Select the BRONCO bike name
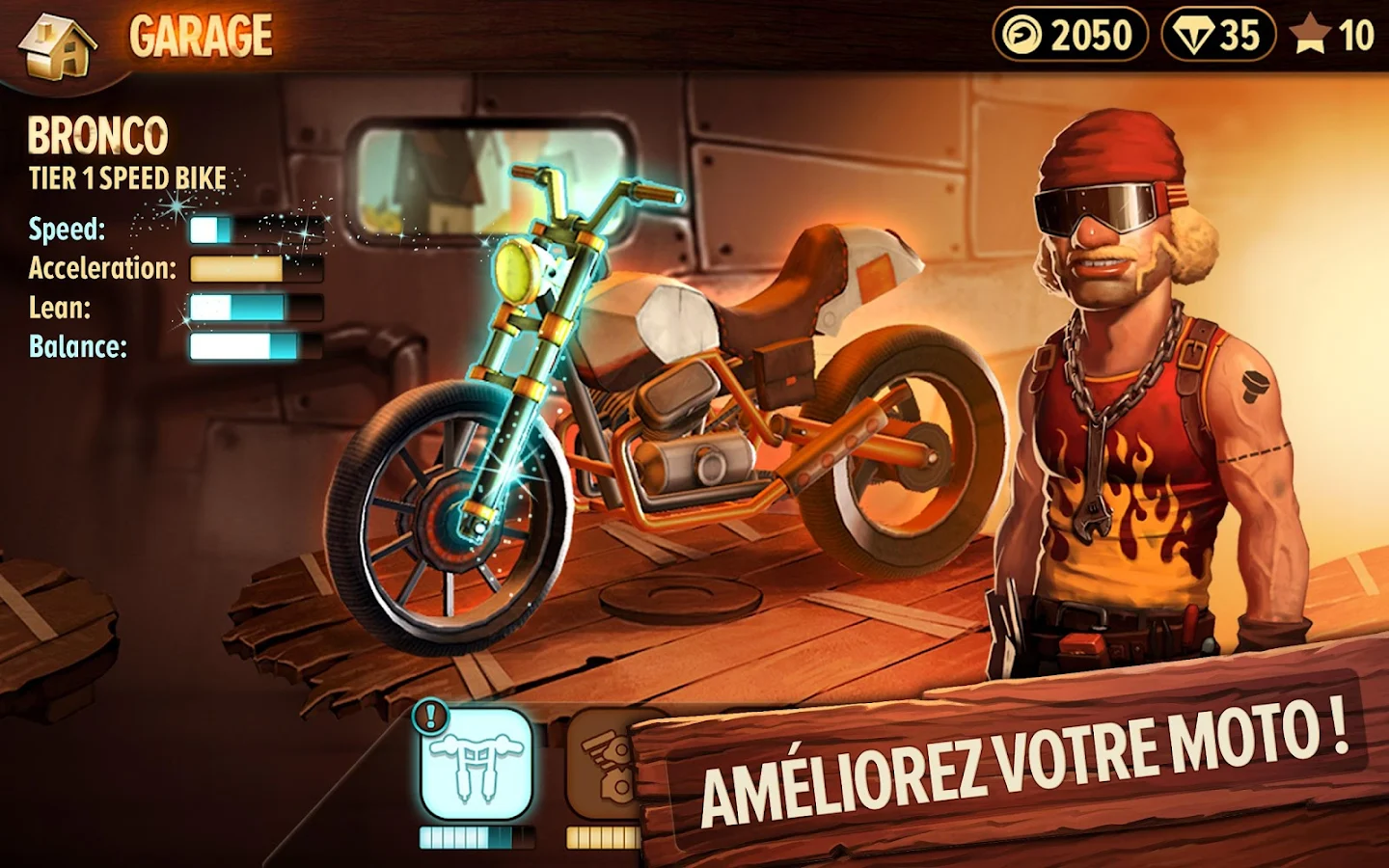This screenshot has height=868, width=1389. coord(96,135)
